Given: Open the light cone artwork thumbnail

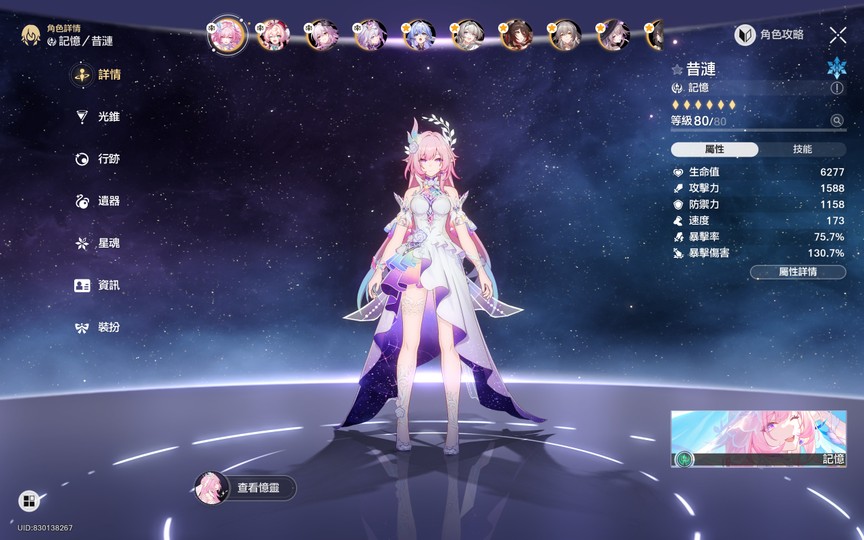Looking at the screenshot, I should (x=758, y=438).
